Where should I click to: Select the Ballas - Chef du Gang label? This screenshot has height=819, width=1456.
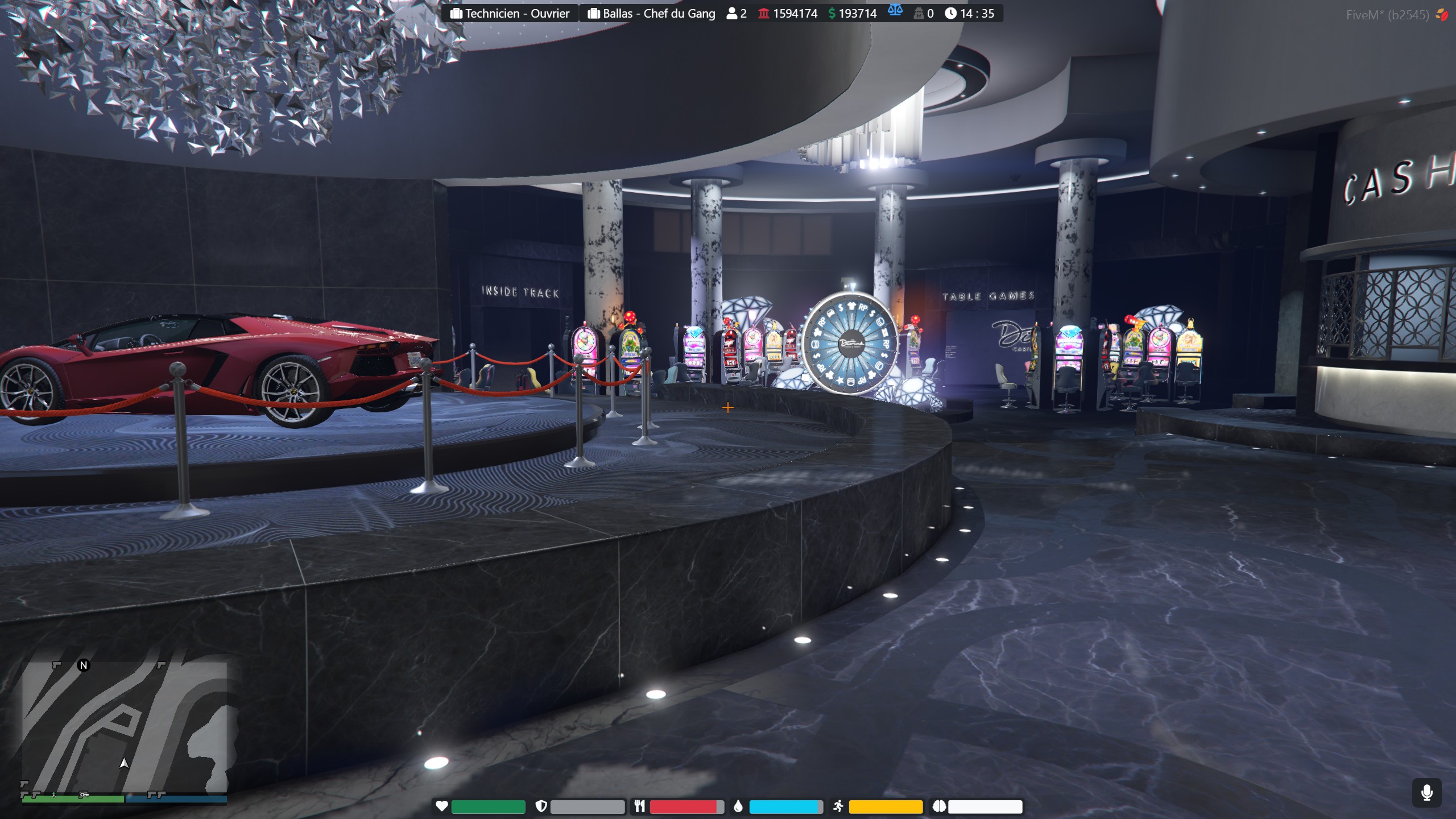651,14
